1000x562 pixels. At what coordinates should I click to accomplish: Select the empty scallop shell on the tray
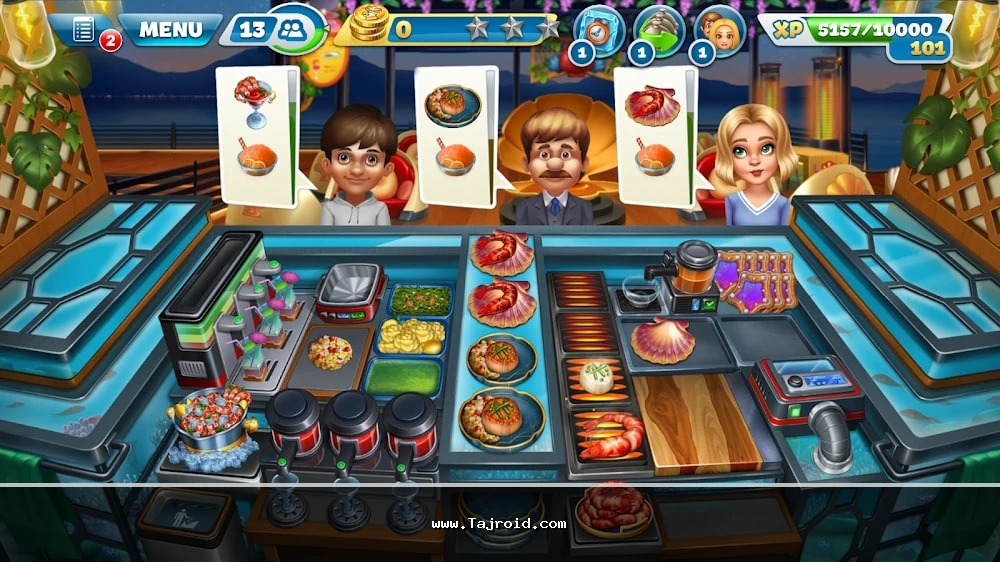pos(662,340)
